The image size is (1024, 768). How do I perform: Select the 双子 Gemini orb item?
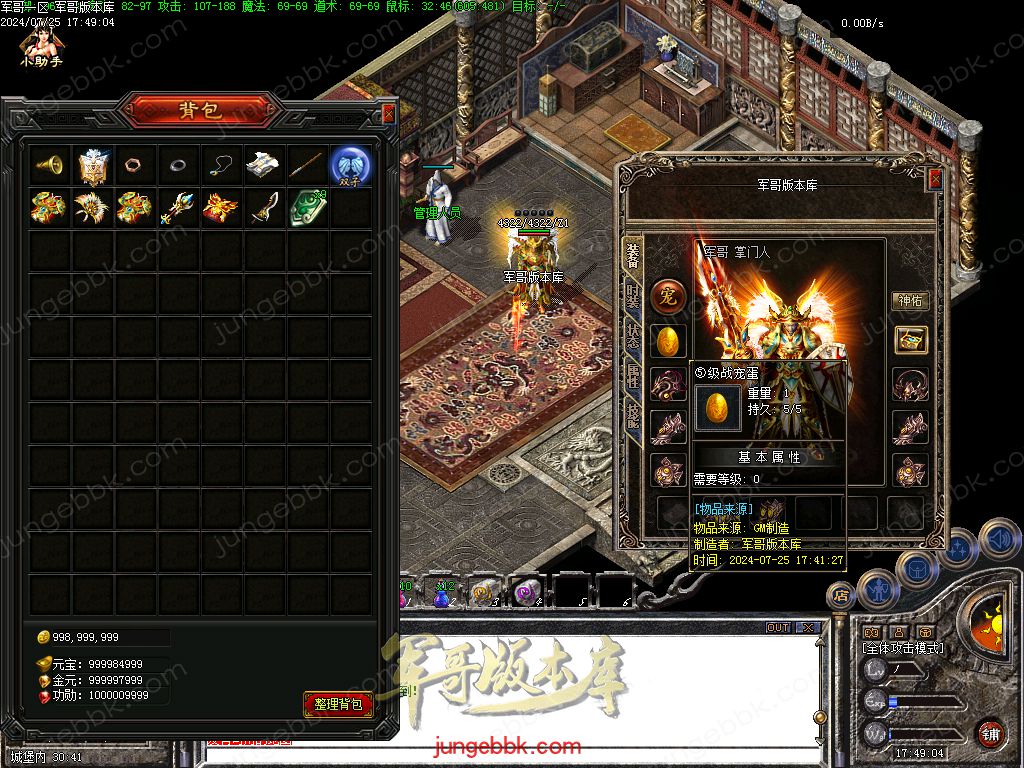[350, 165]
